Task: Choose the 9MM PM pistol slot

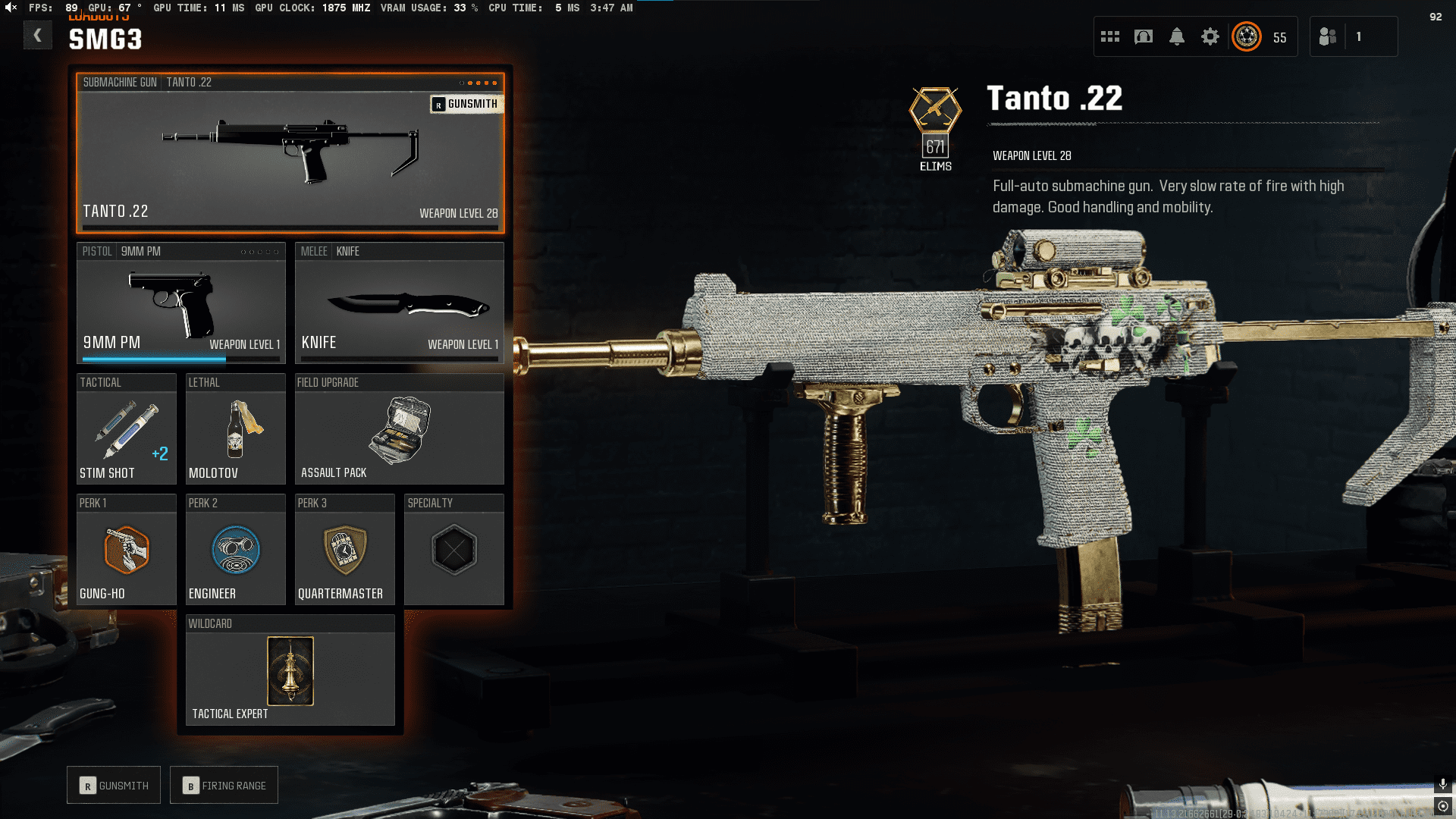Action: pos(180,303)
